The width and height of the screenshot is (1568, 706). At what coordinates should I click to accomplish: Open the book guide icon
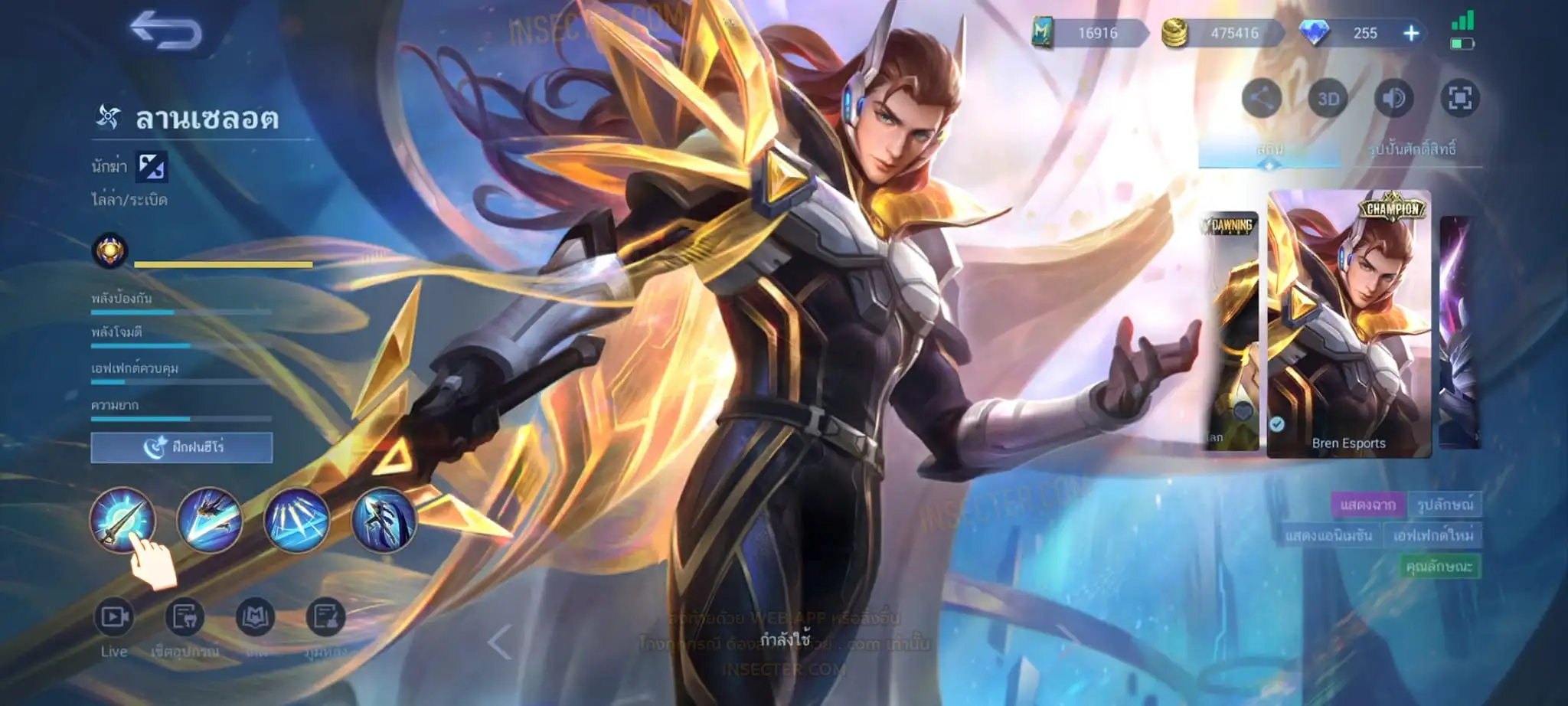click(x=255, y=617)
